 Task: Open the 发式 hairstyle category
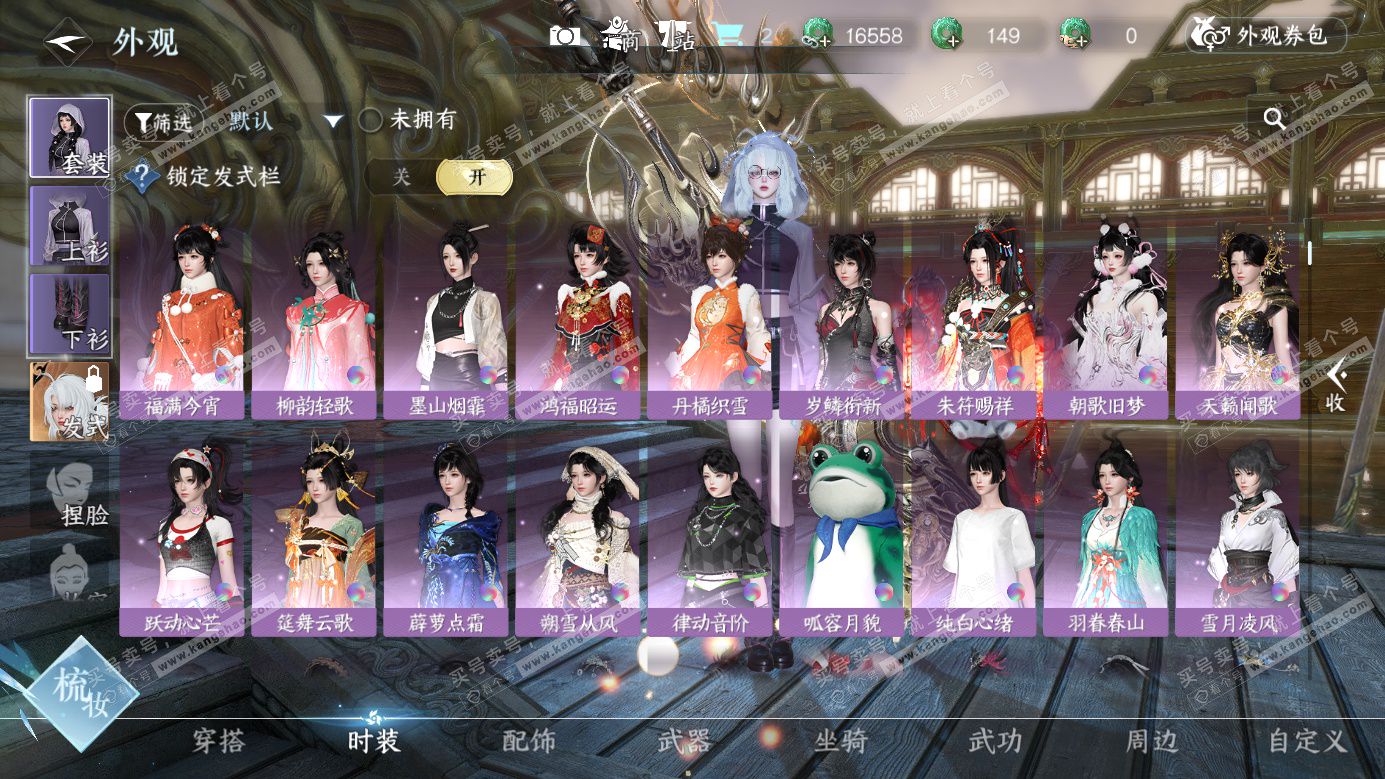tap(69, 402)
